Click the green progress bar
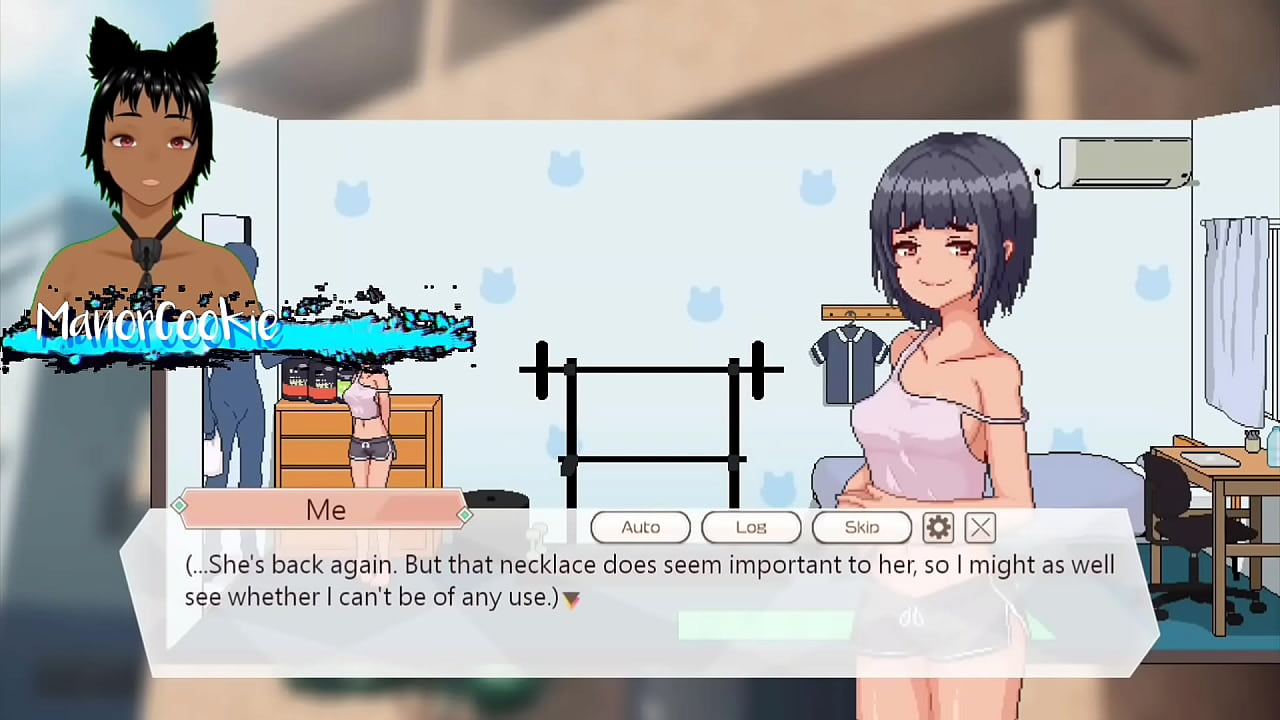The width and height of the screenshot is (1280, 720). [x=765, y=625]
